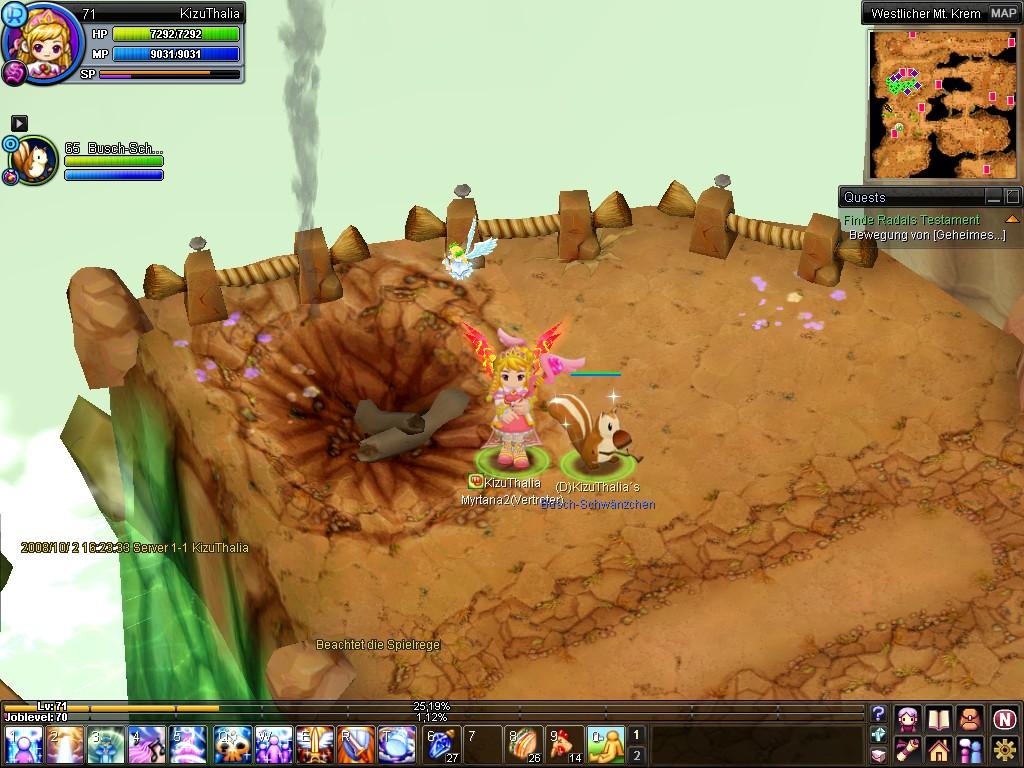This screenshot has height=768, width=1024.
Task: Maximize the Quests tracker window
Action: 1012,197
